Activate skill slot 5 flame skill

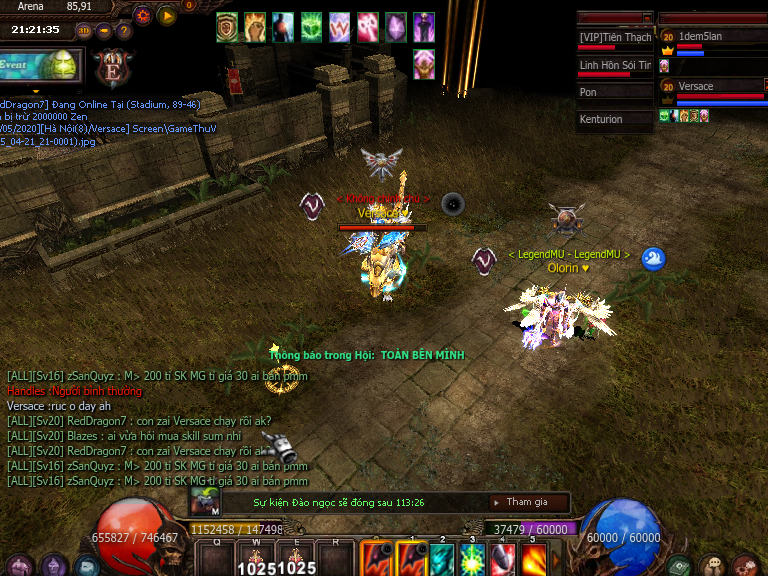point(532,559)
